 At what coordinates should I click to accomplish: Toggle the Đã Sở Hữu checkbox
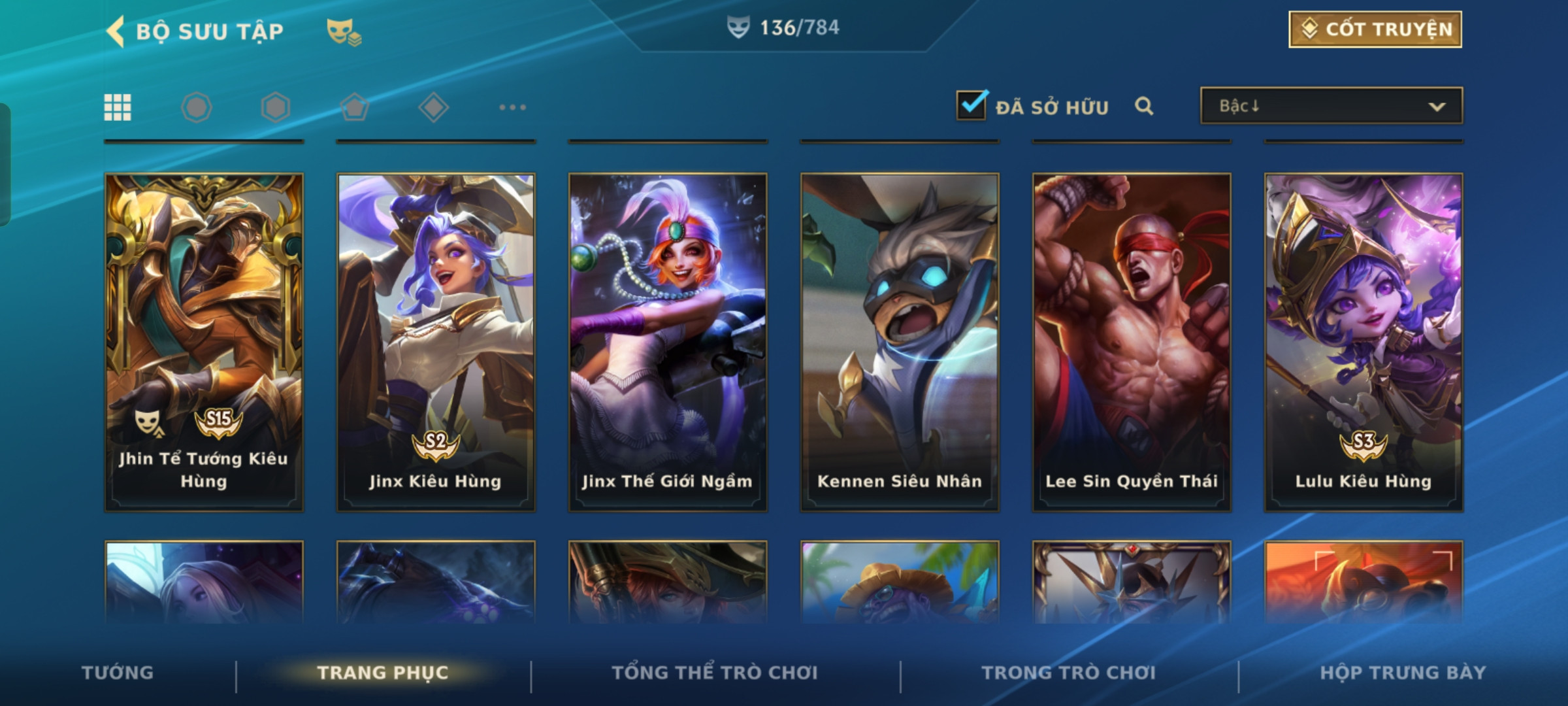pyautogui.click(x=971, y=105)
